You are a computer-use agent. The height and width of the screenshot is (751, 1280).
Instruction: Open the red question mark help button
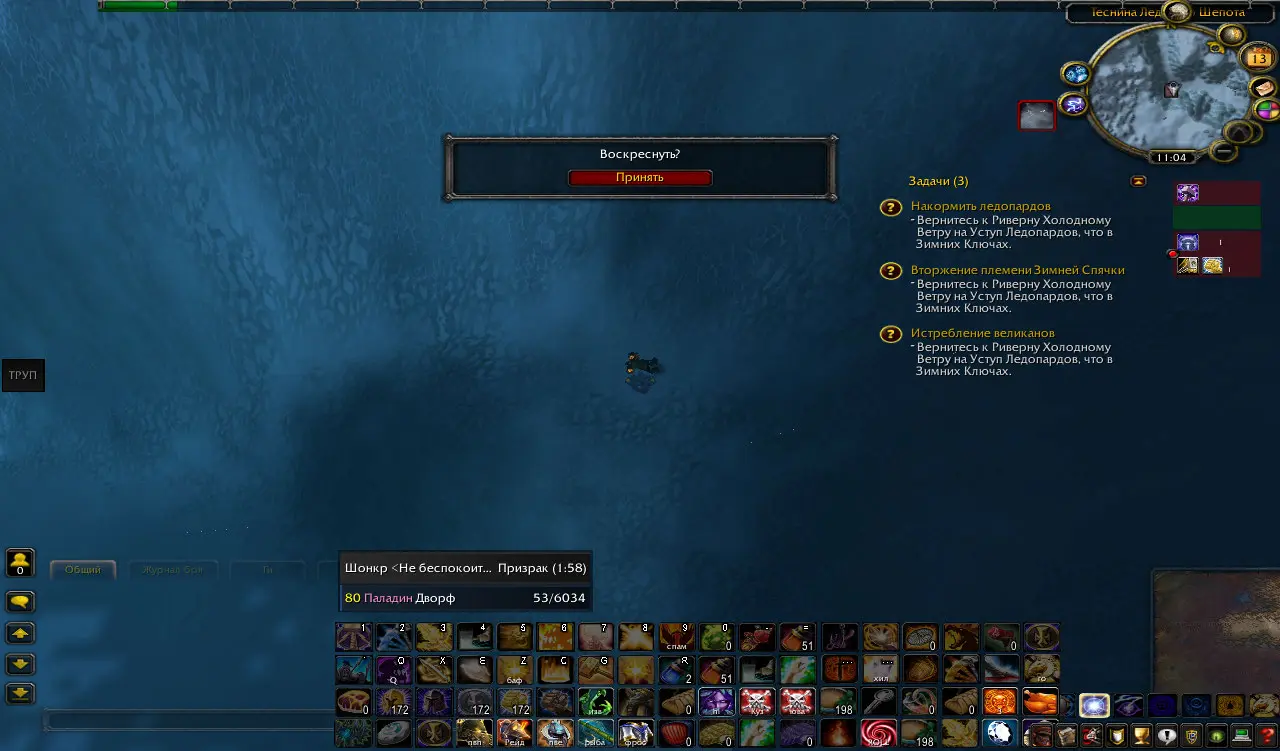(x=1267, y=735)
